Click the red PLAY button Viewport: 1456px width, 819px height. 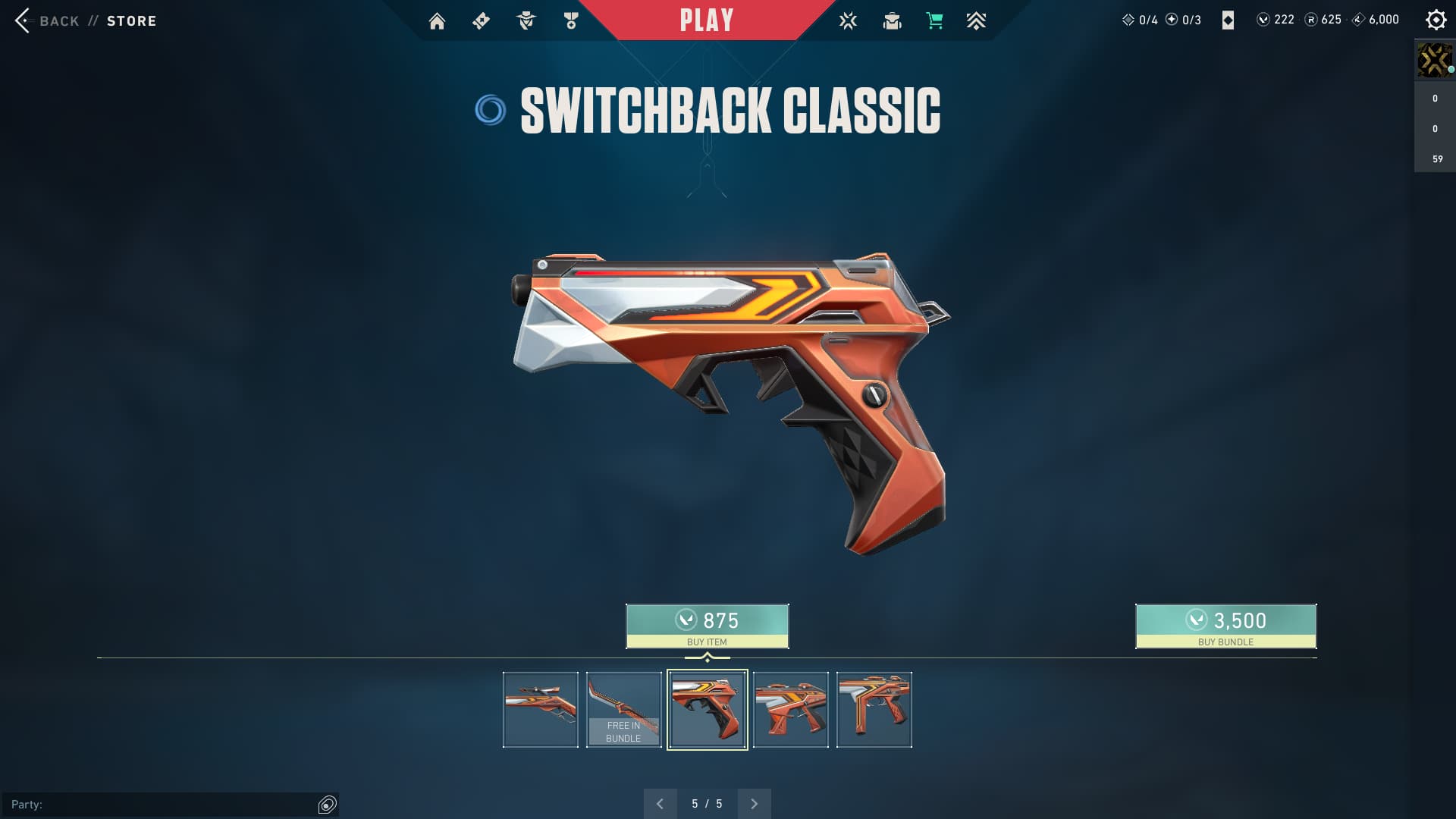click(x=707, y=20)
